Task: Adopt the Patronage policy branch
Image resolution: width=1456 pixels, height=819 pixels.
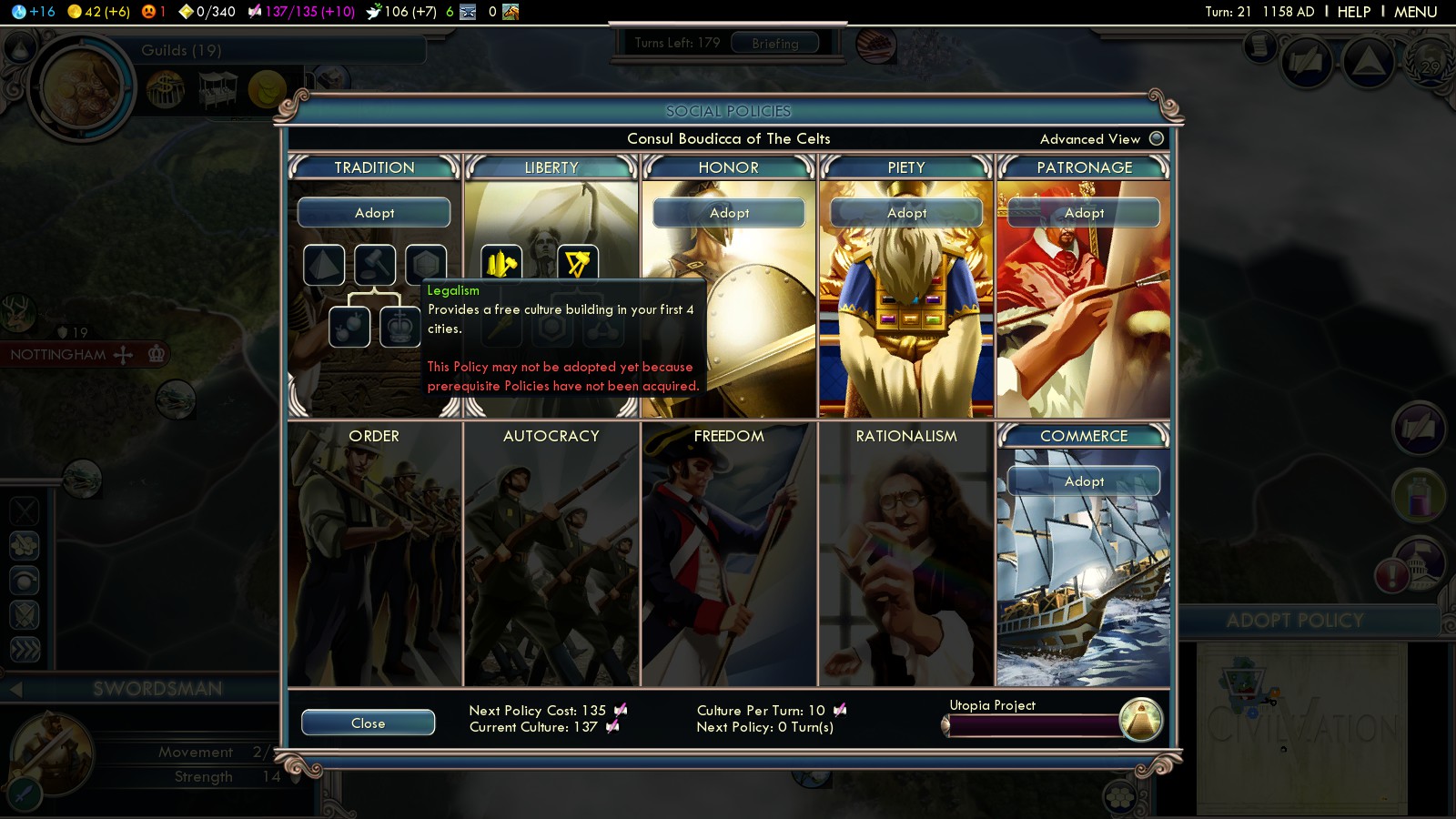Action: pyautogui.click(x=1084, y=212)
